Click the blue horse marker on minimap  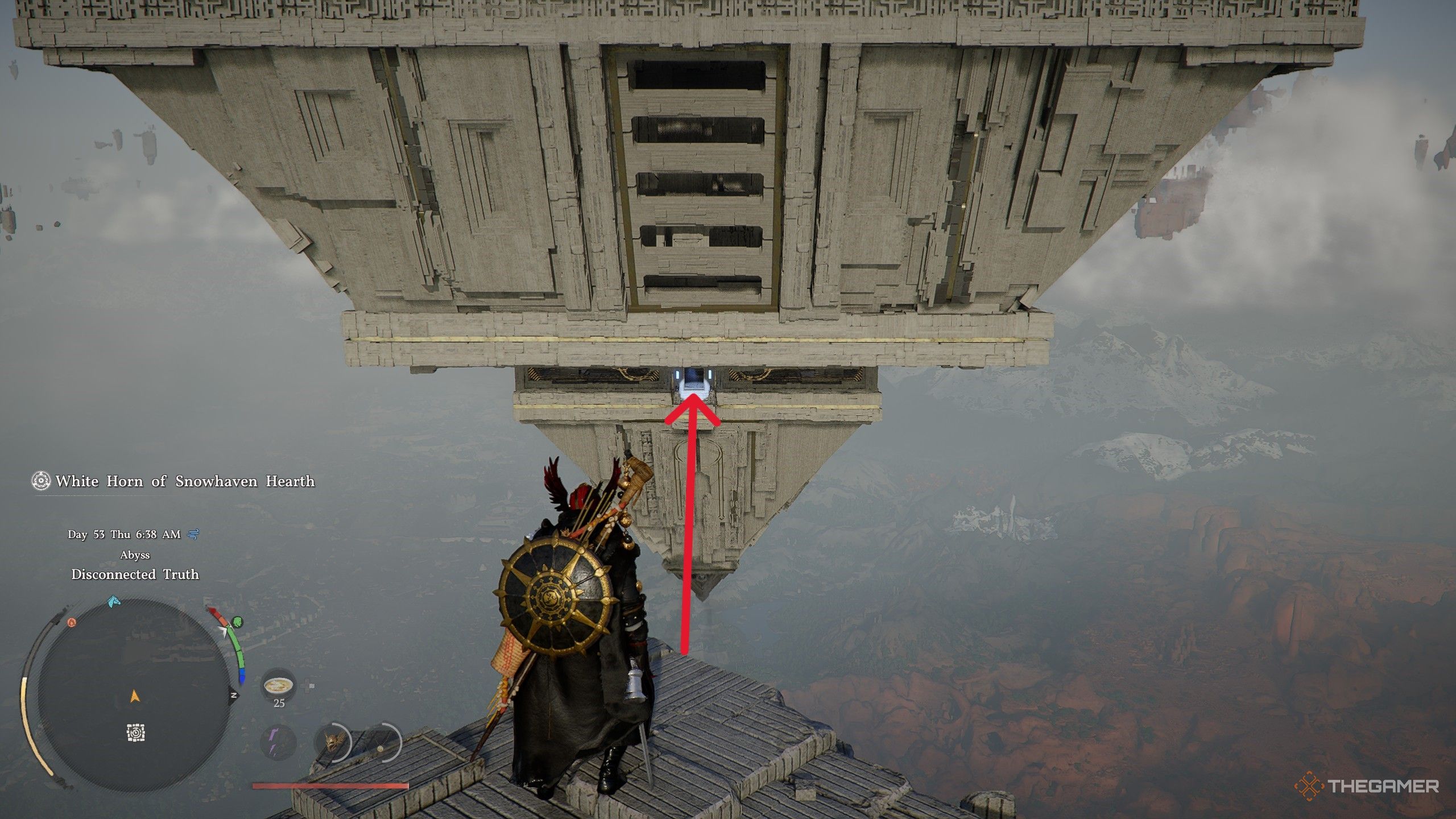114,601
